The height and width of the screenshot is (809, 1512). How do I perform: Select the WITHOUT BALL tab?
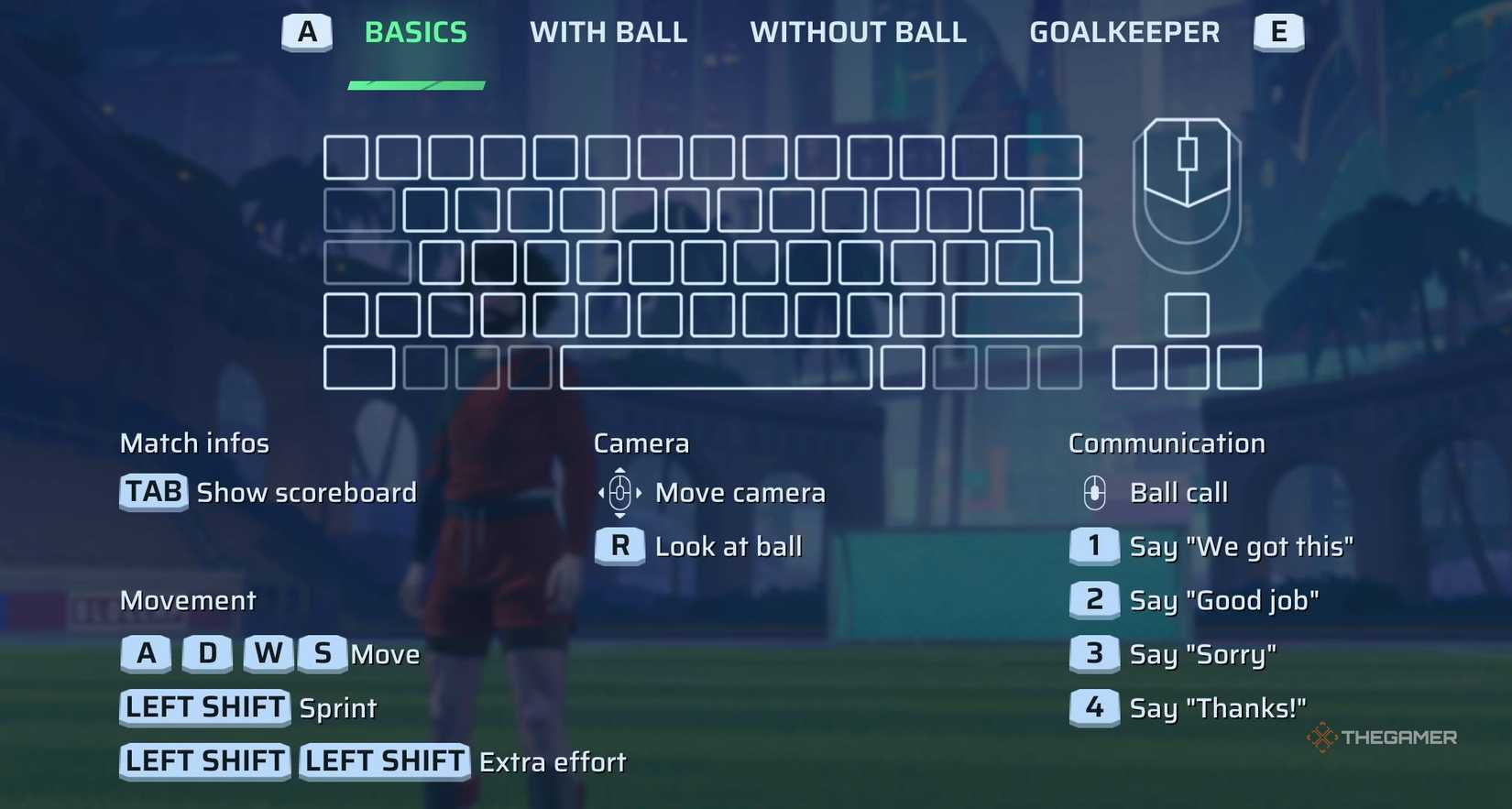coord(858,32)
